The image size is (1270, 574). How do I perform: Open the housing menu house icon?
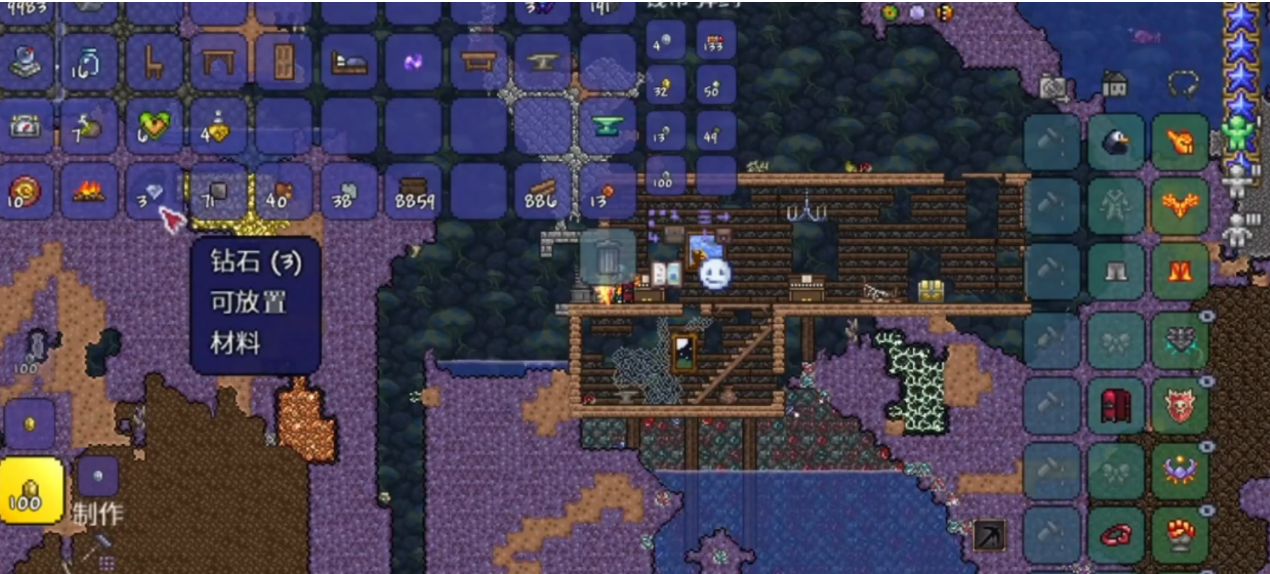pyautogui.click(x=1115, y=84)
